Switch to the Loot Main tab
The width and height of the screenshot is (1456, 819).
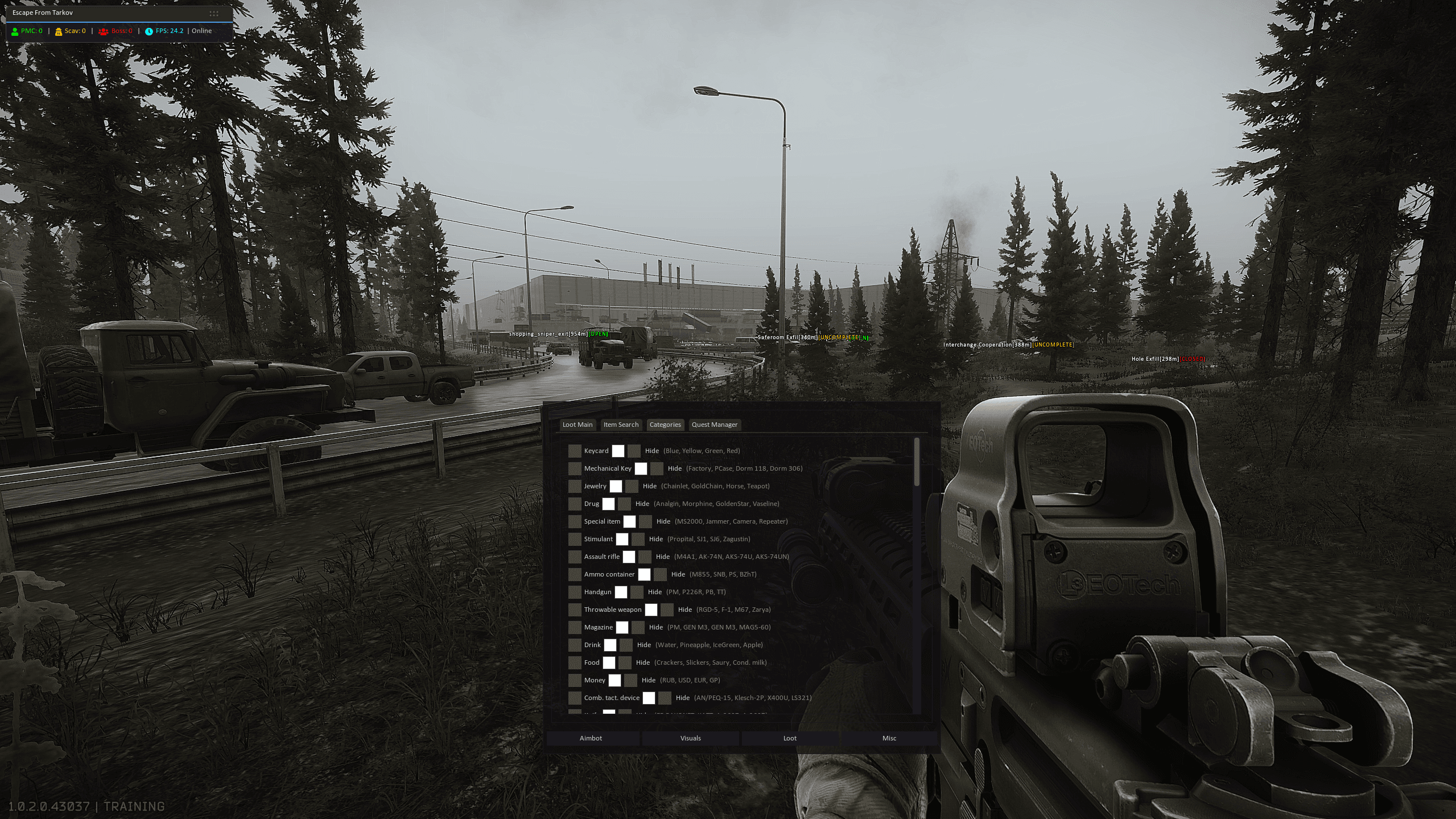tap(578, 425)
